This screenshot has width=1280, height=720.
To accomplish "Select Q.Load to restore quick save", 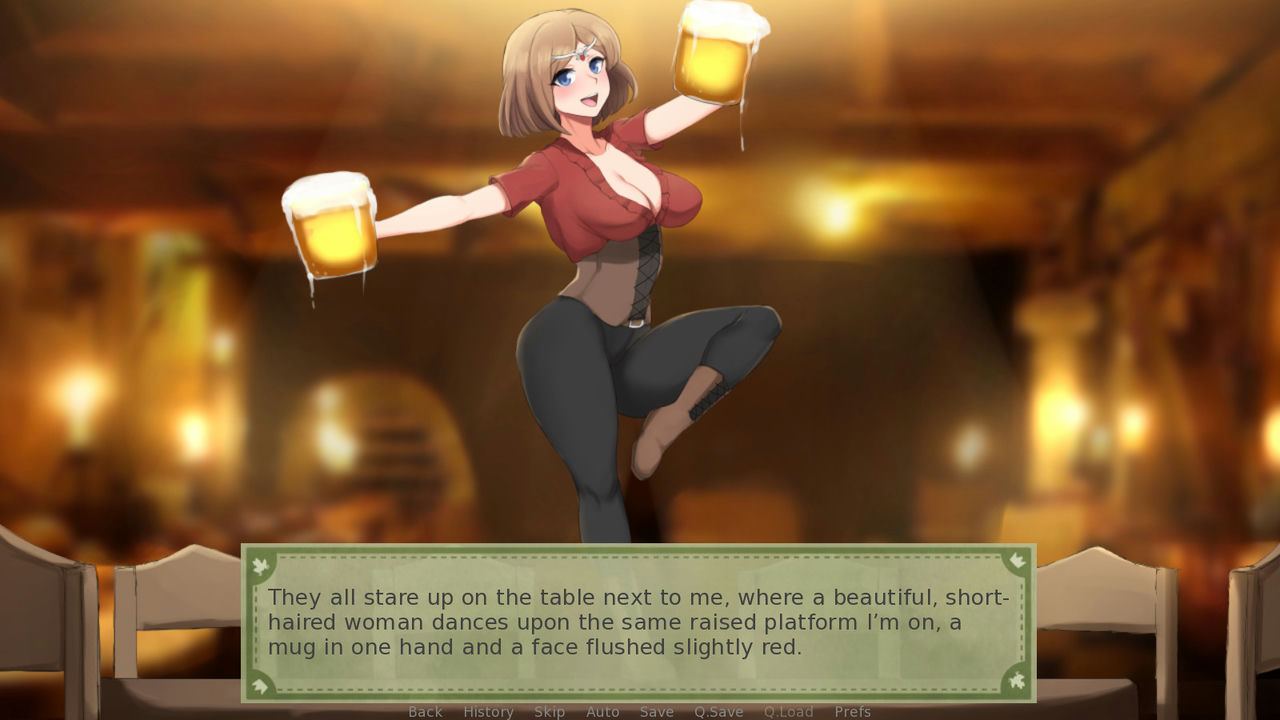I will (x=788, y=711).
